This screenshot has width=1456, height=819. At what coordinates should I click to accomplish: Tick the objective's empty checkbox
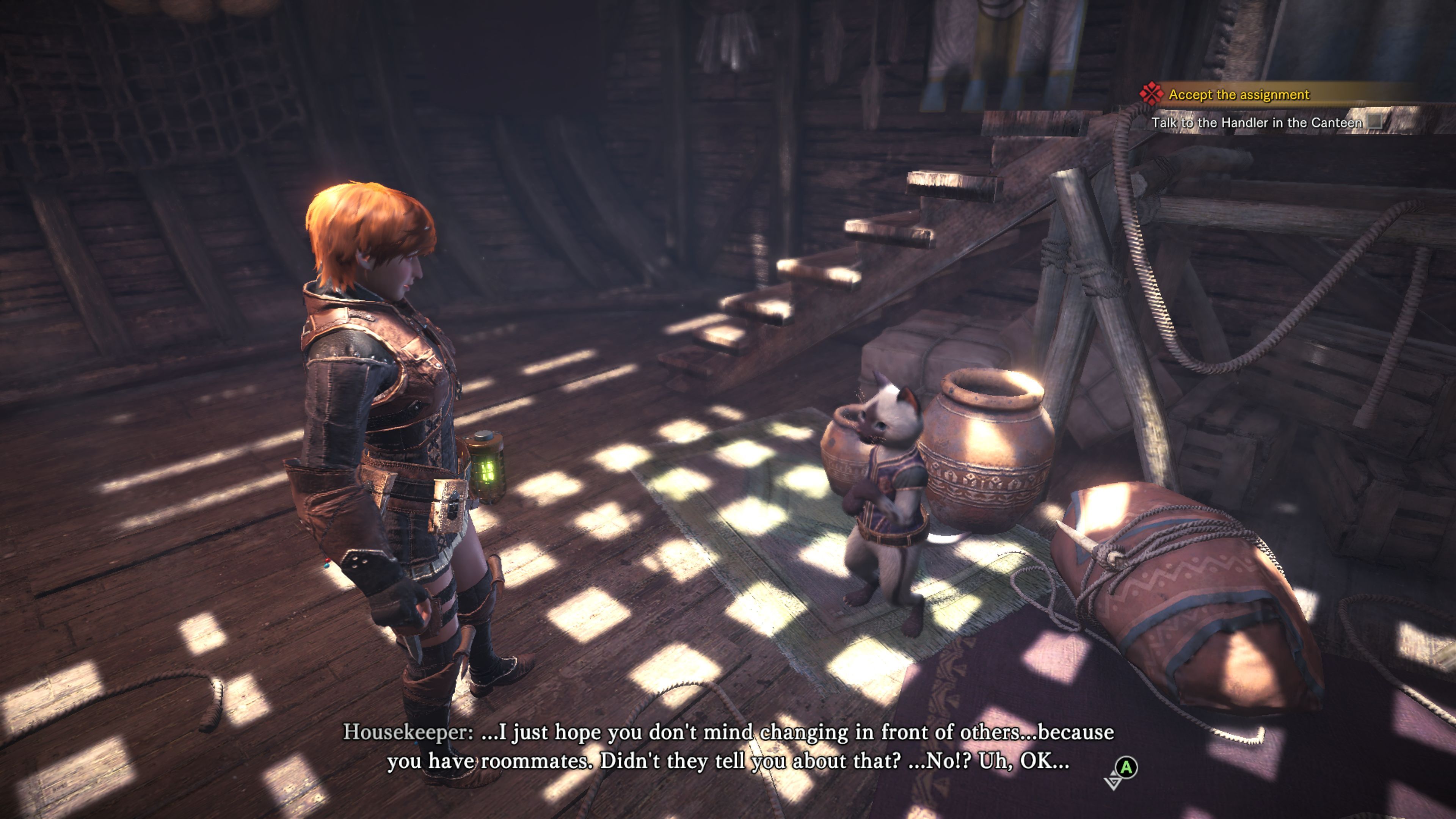(1375, 122)
